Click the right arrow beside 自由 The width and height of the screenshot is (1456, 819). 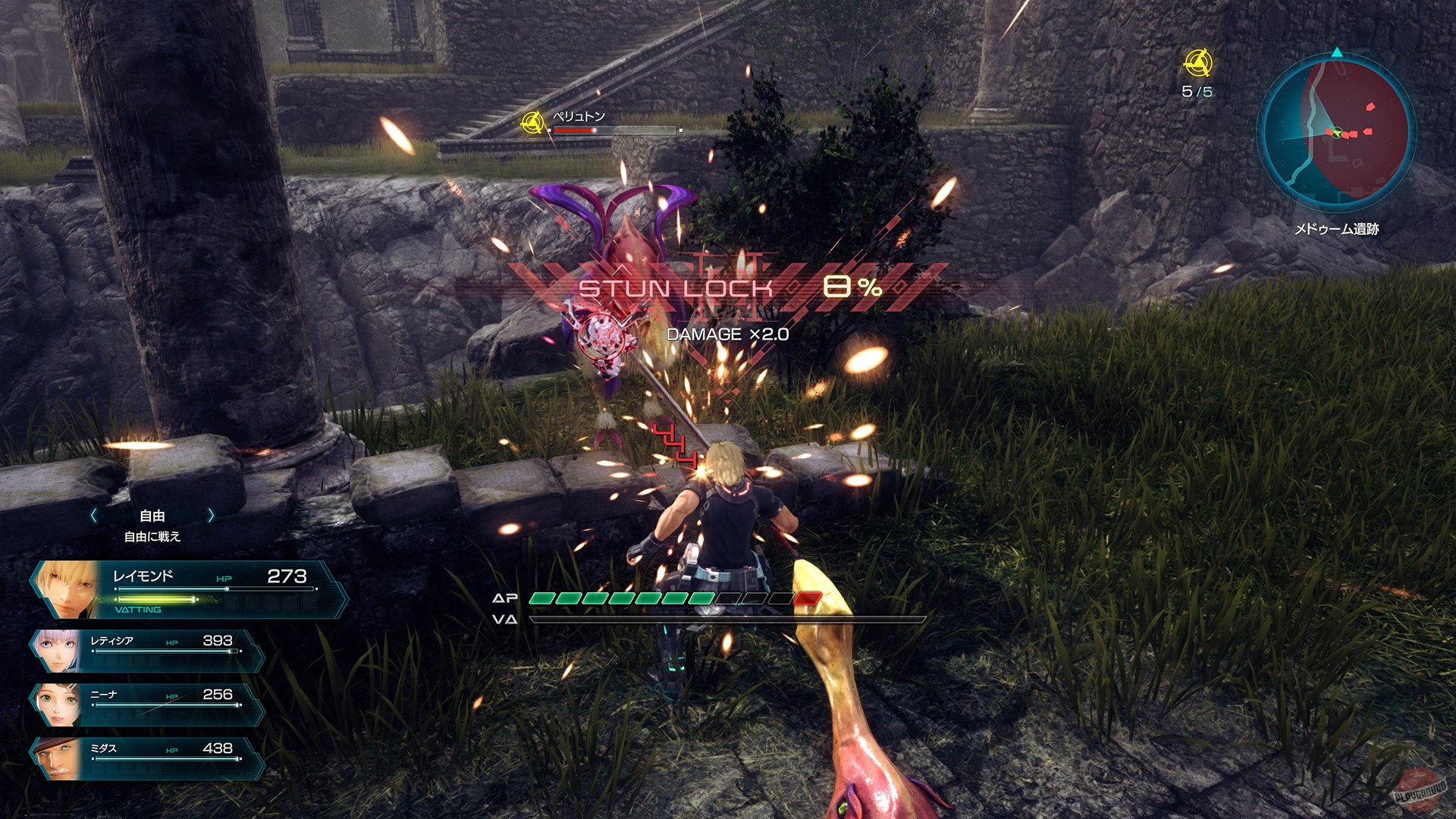(211, 515)
